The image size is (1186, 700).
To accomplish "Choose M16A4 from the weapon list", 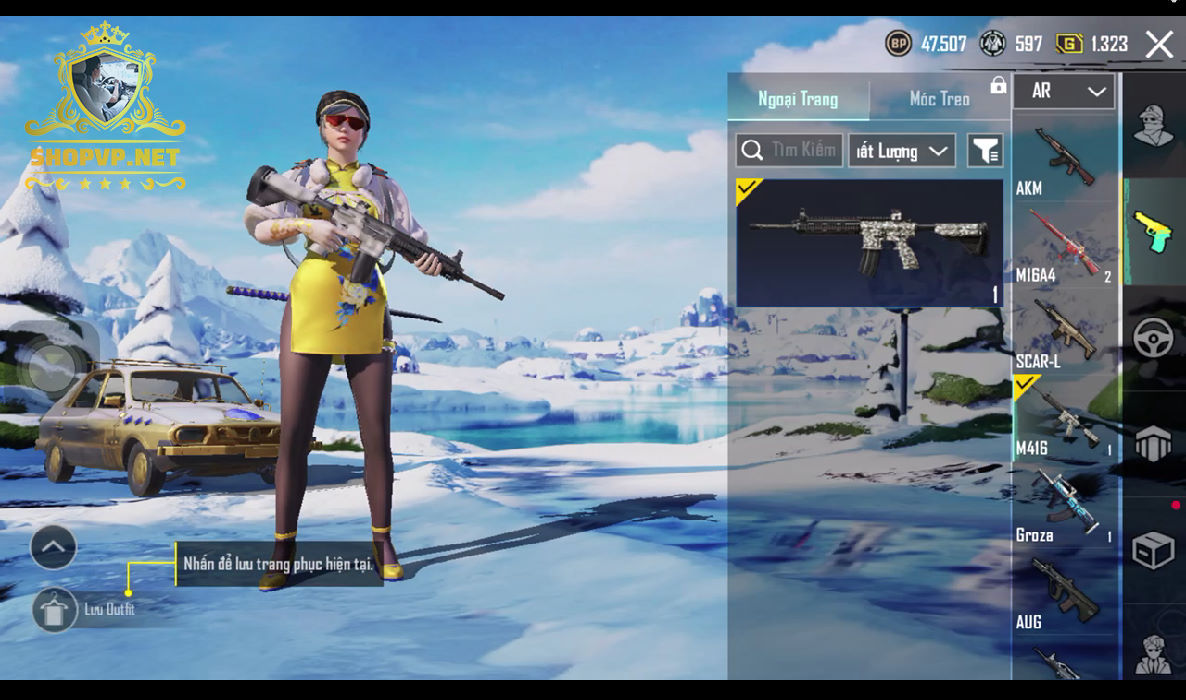I will [x=1064, y=245].
